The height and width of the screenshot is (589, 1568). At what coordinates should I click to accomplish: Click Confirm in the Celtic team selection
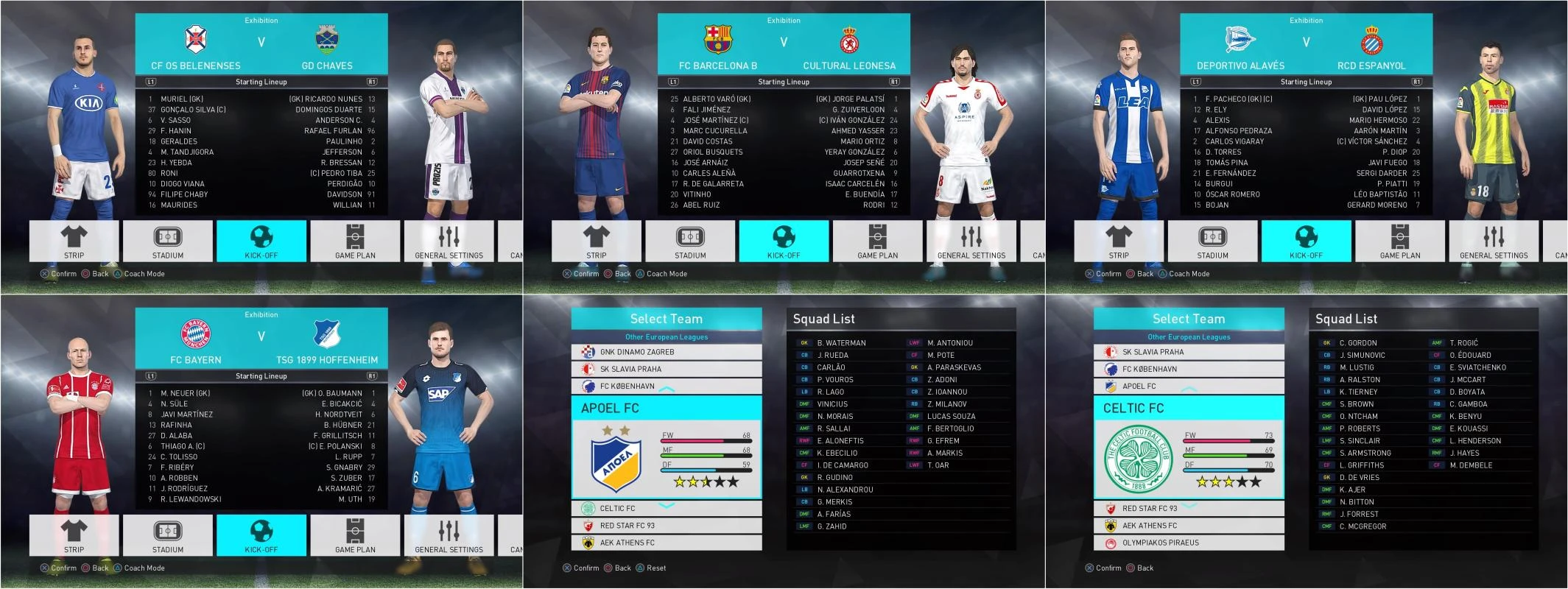click(x=1104, y=568)
